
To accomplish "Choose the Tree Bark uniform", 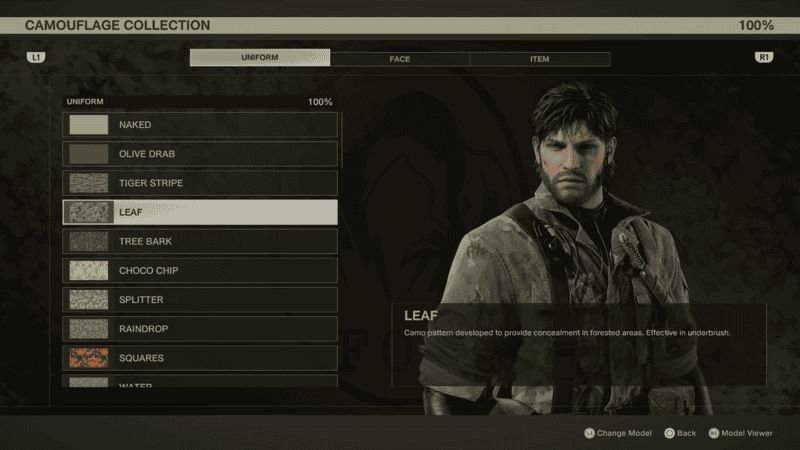I will (x=200, y=241).
